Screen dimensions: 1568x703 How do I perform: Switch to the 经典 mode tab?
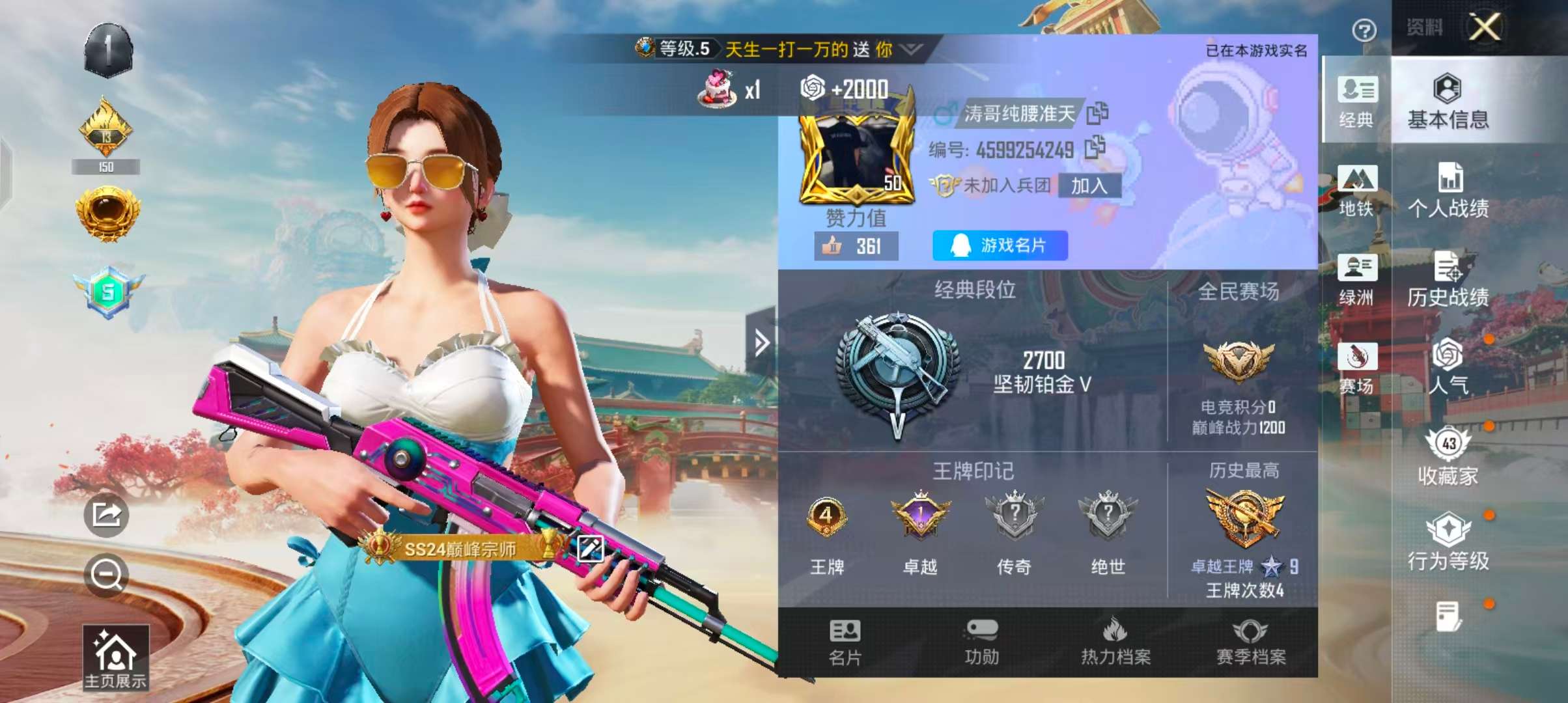(1357, 101)
